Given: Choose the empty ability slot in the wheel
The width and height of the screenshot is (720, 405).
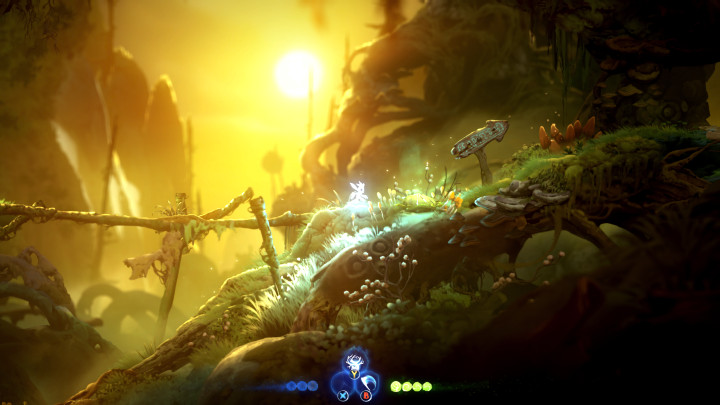Looking at the screenshot, I should 340,384.
